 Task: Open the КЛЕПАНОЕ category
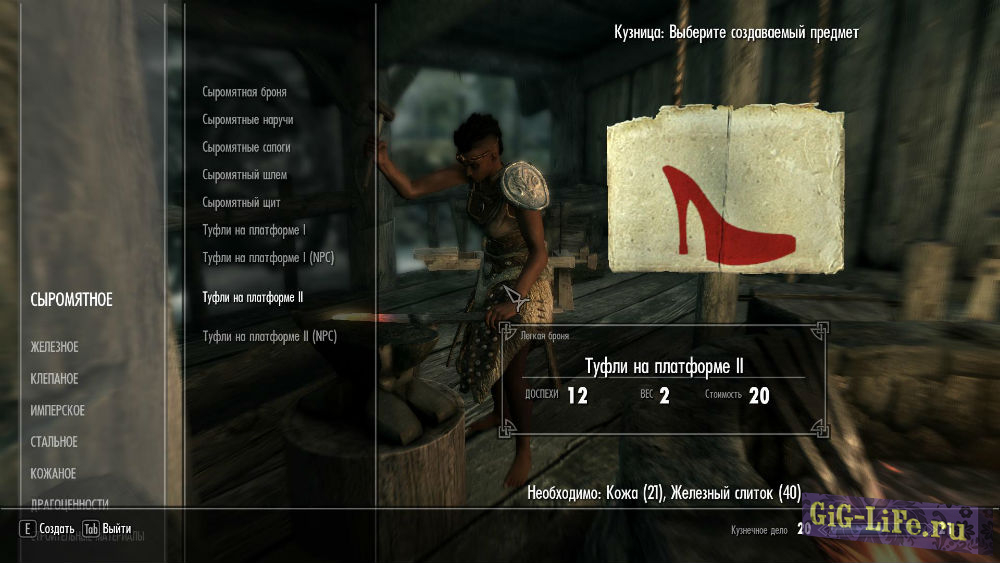click(x=54, y=379)
